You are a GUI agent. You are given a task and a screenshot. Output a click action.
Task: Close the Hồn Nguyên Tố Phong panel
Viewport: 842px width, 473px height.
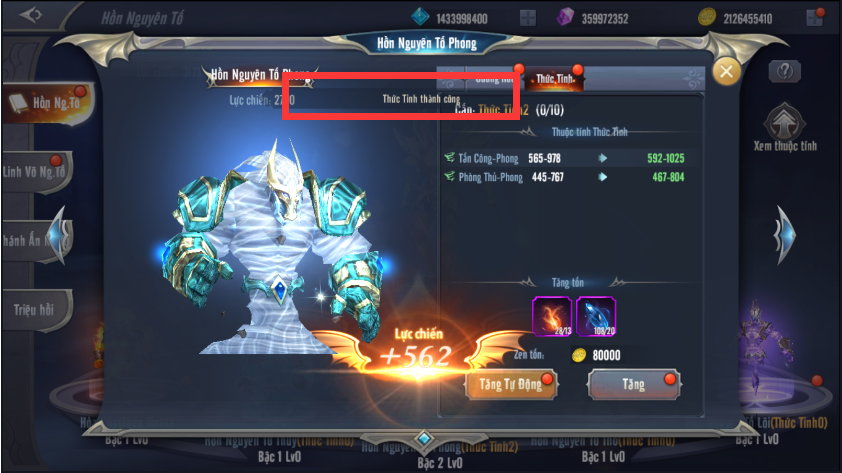(726, 71)
